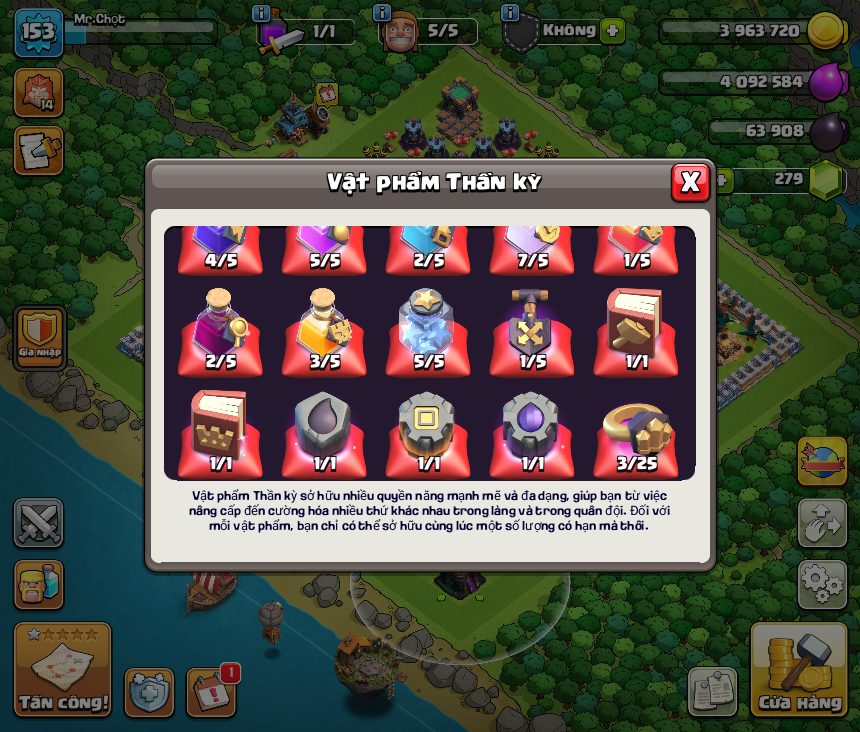Open the level 153 player profile
The image size is (860, 732).
[38, 32]
